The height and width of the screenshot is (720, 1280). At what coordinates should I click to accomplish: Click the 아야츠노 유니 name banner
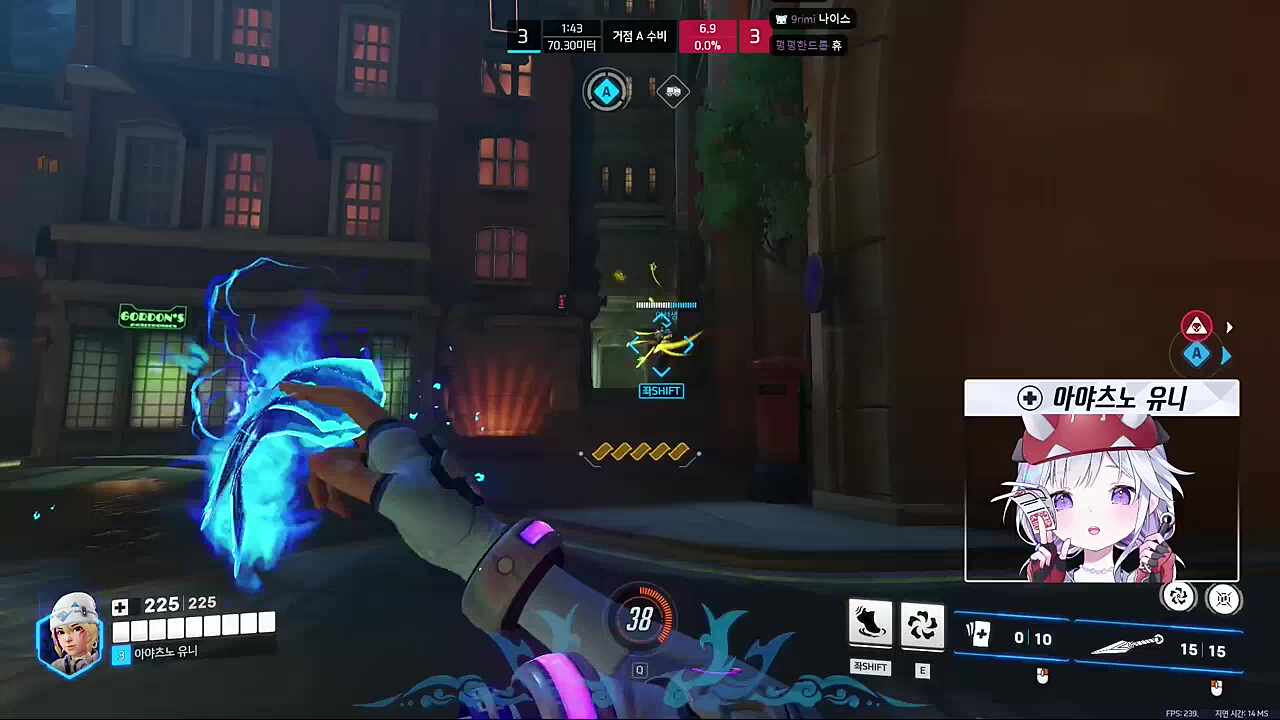point(1101,398)
